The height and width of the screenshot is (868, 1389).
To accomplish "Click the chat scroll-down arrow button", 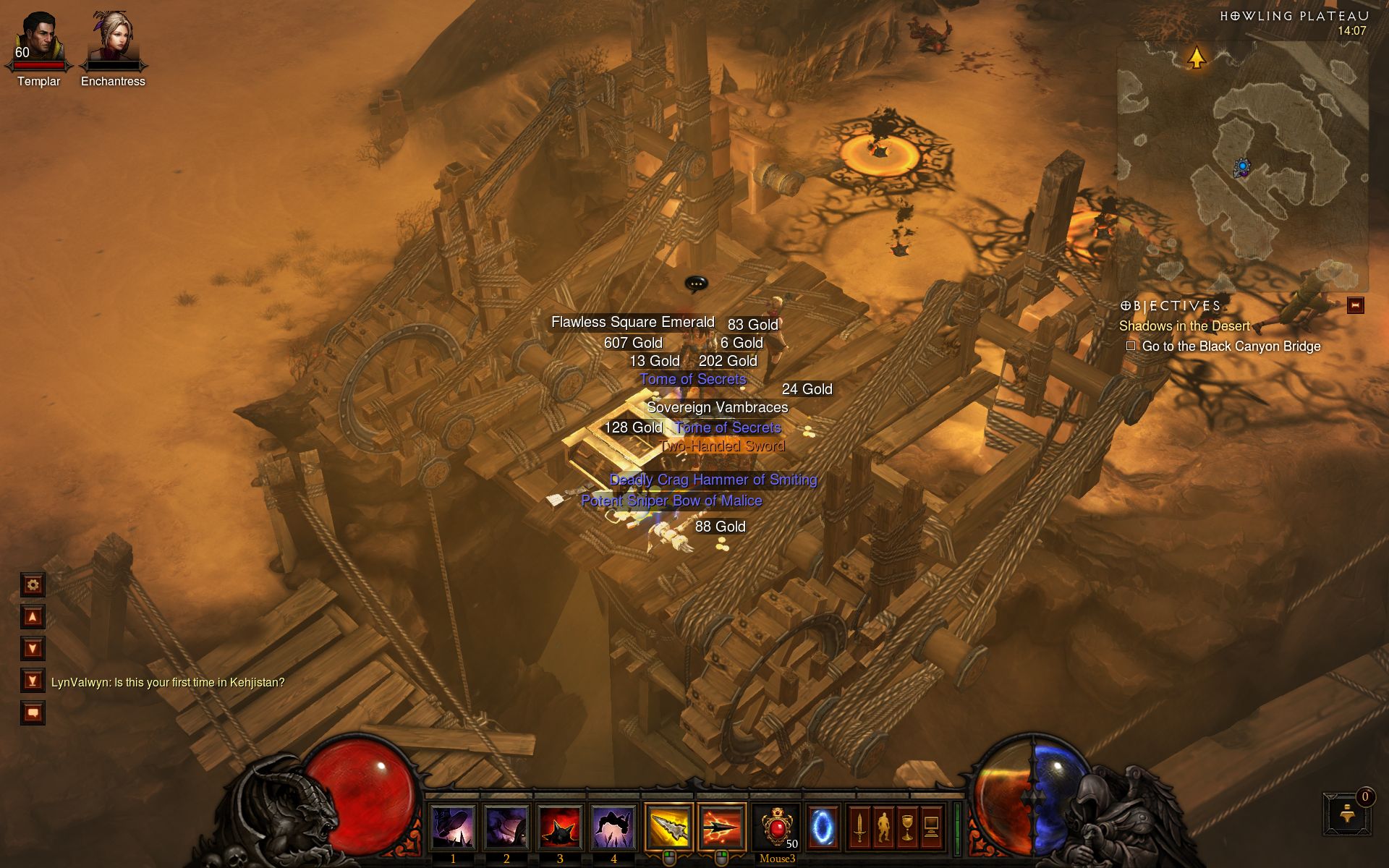I will tap(33, 649).
